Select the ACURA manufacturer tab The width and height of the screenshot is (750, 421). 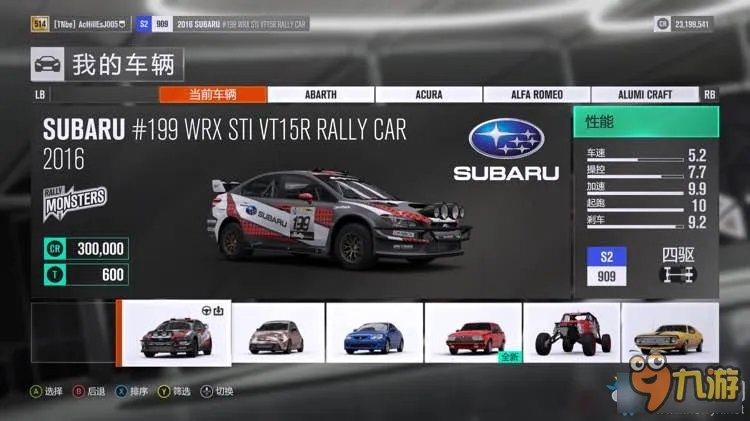pyautogui.click(x=428, y=95)
